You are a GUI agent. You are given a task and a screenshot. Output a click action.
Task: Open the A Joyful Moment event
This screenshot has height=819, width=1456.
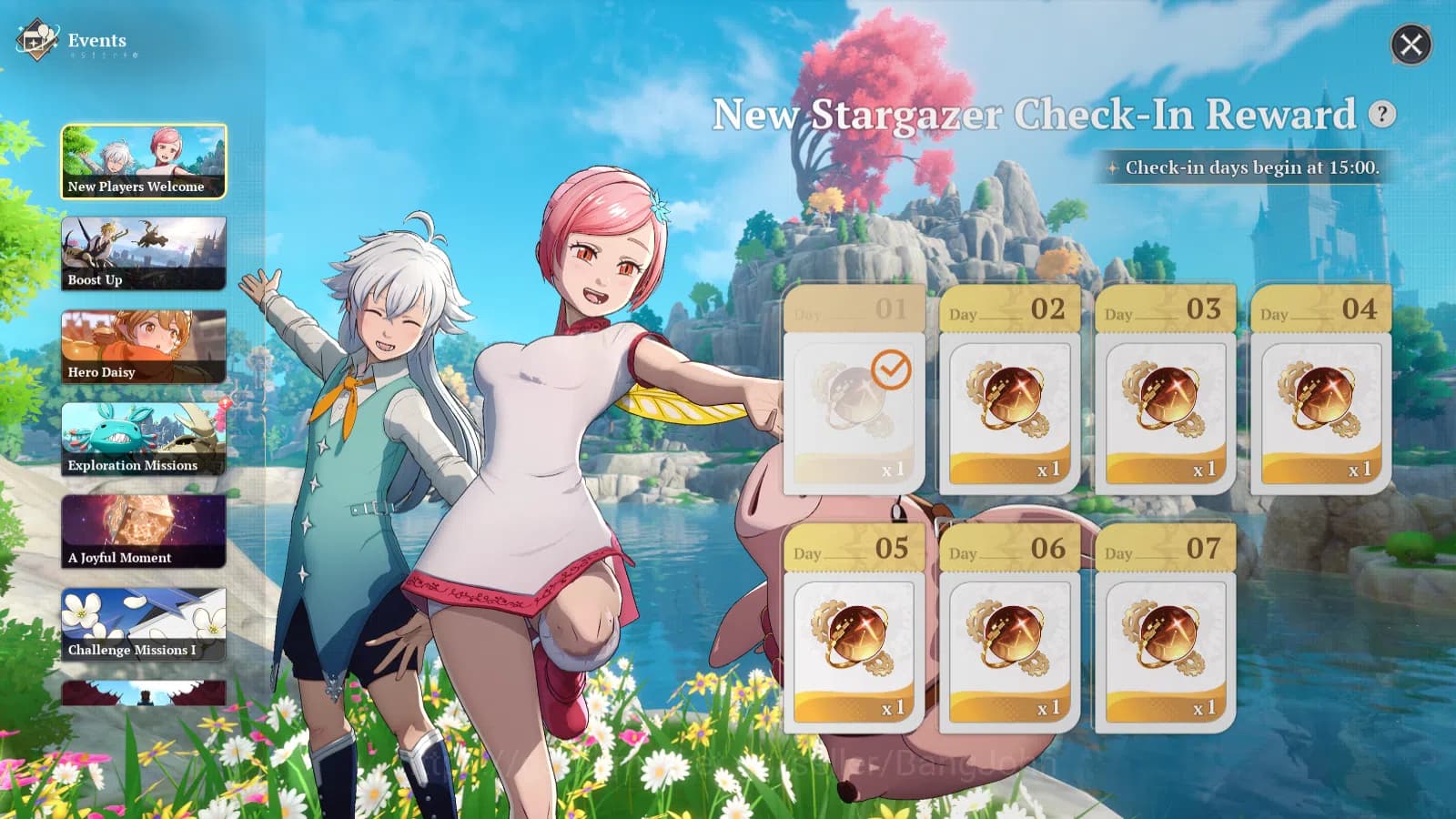coord(143,531)
